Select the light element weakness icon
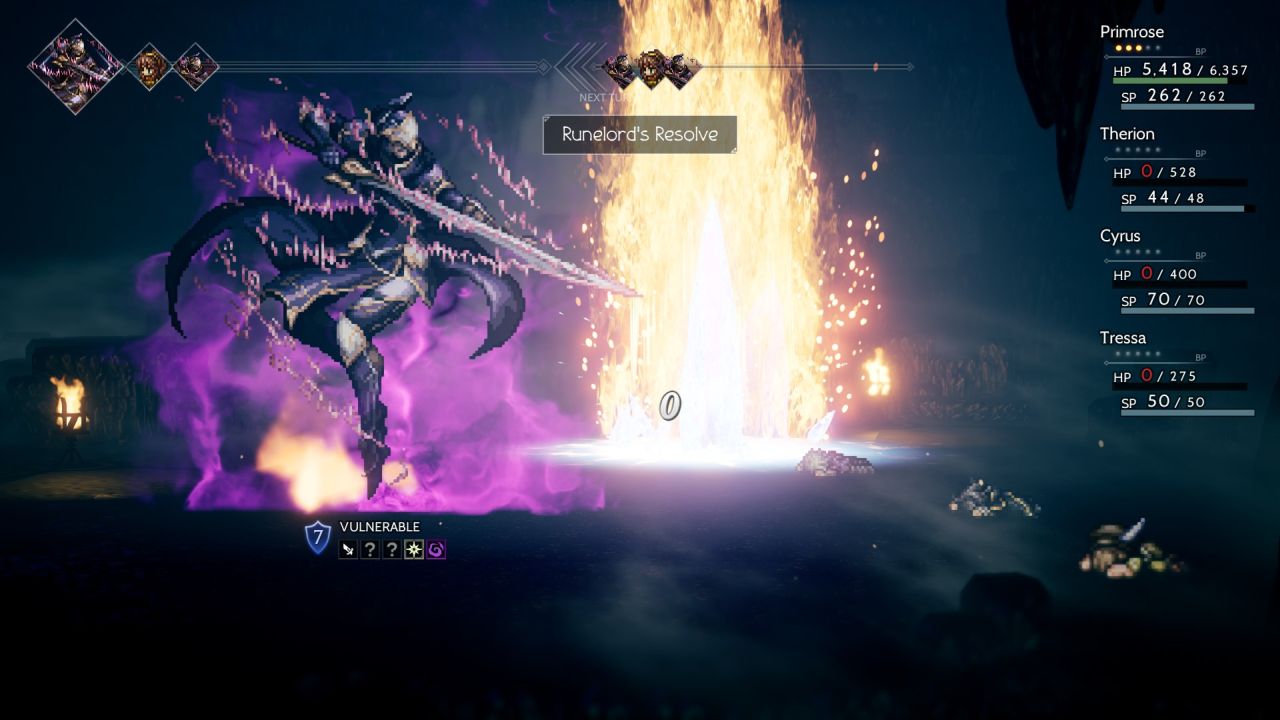 414,549
